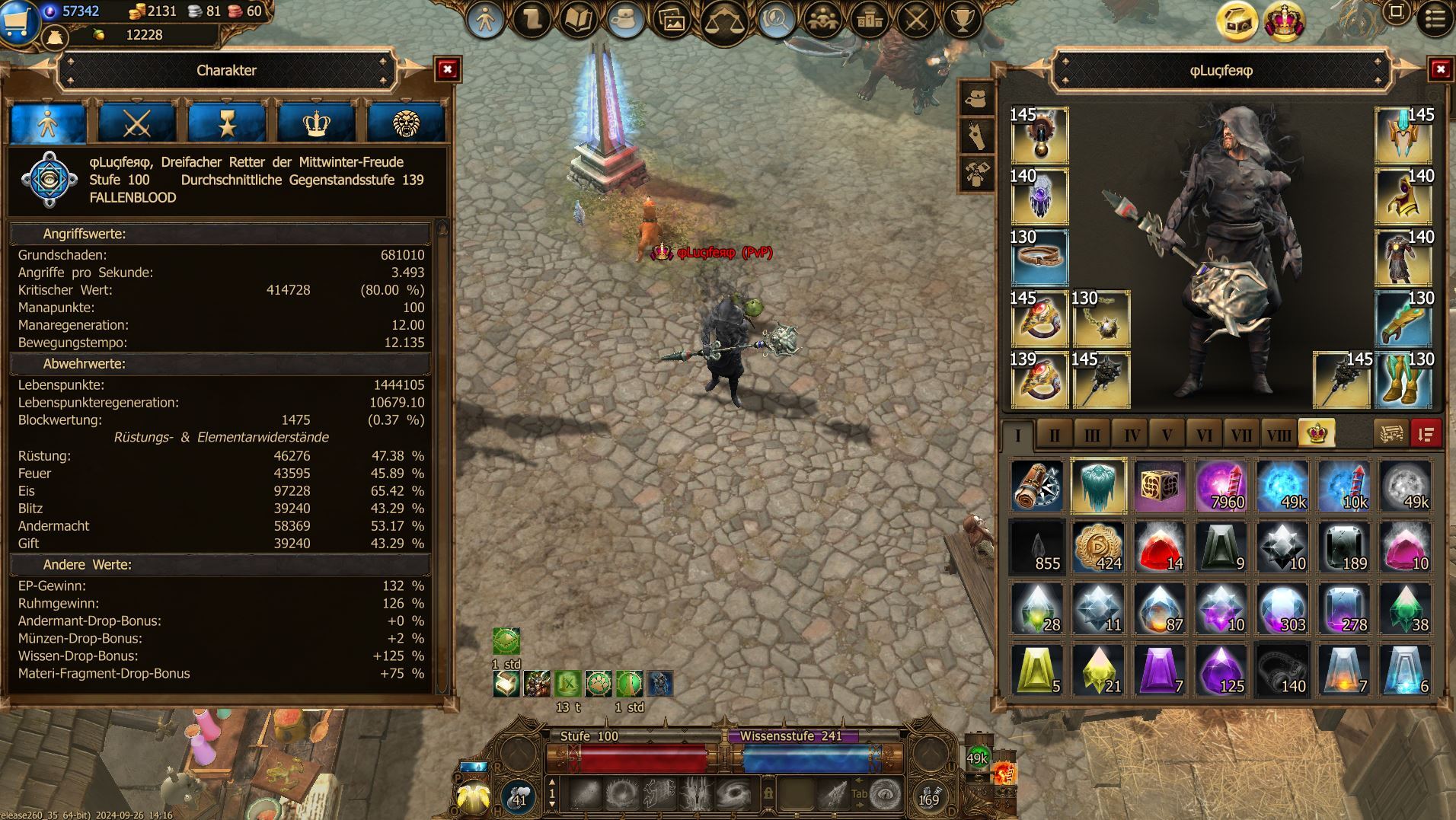The width and height of the screenshot is (1456, 820).
Task: Open the trophy achievements menu icon
Action: [963, 19]
